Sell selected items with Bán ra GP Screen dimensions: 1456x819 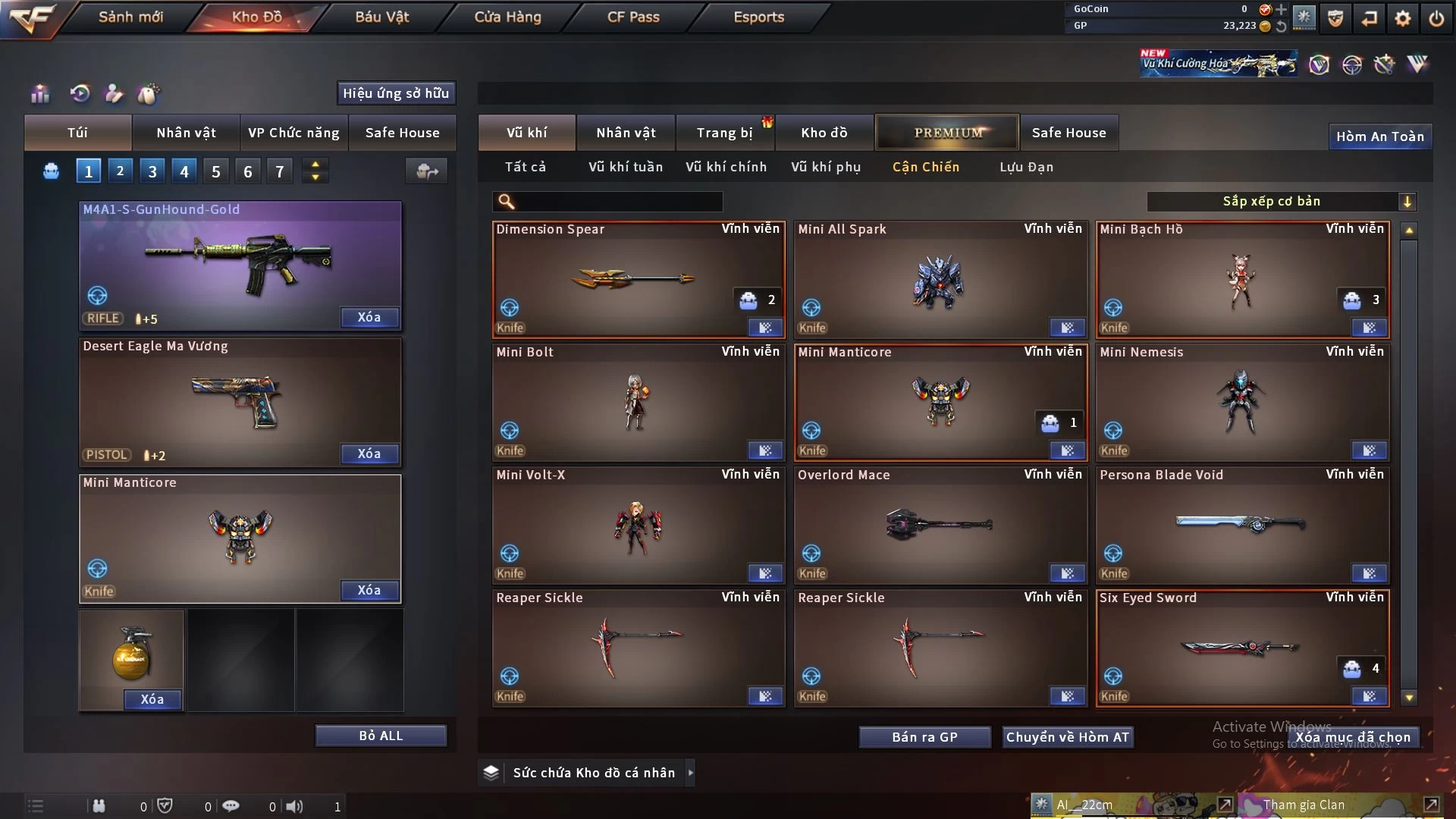924,737
